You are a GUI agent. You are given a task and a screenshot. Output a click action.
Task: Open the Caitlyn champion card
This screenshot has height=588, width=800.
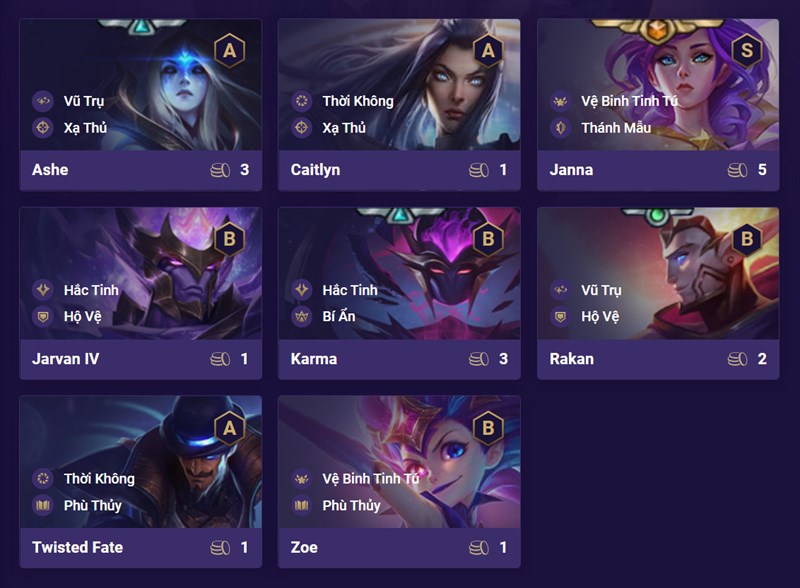[x=399, y=104]
